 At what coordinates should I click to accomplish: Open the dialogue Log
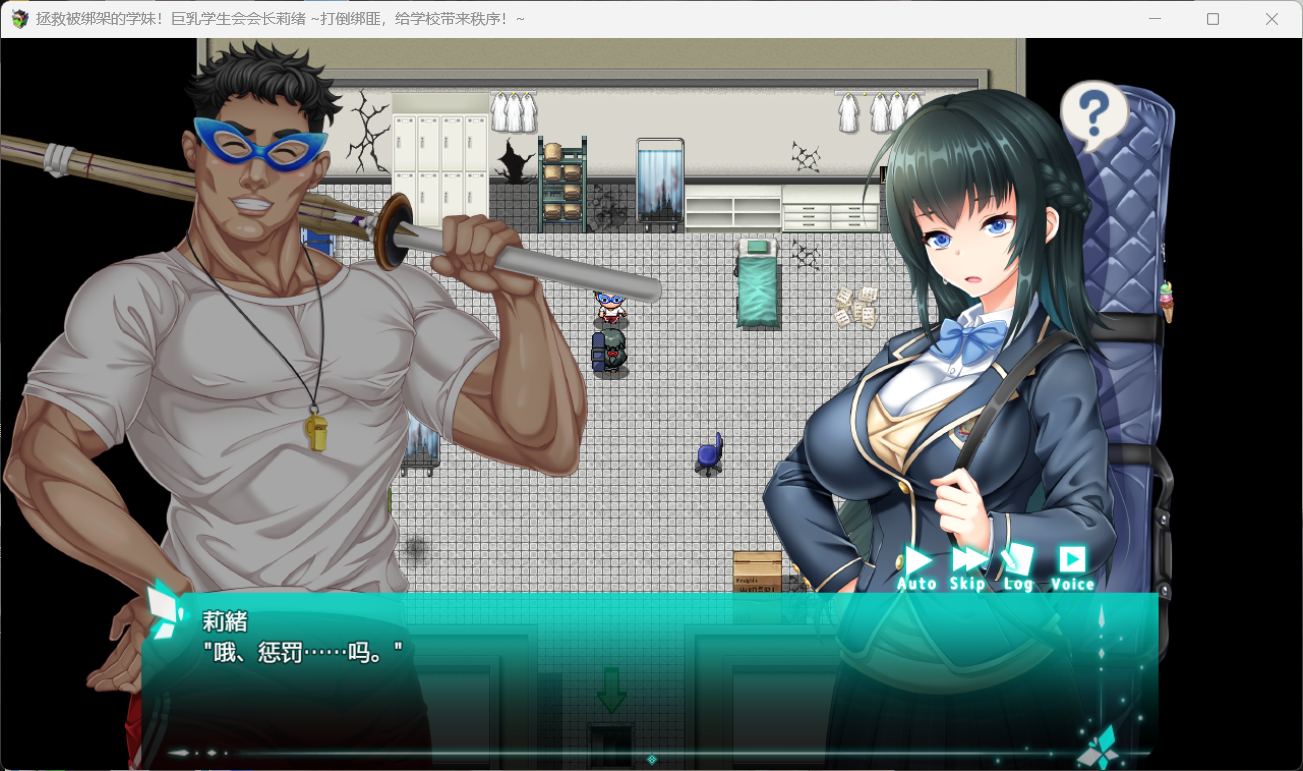[1018, 567]
